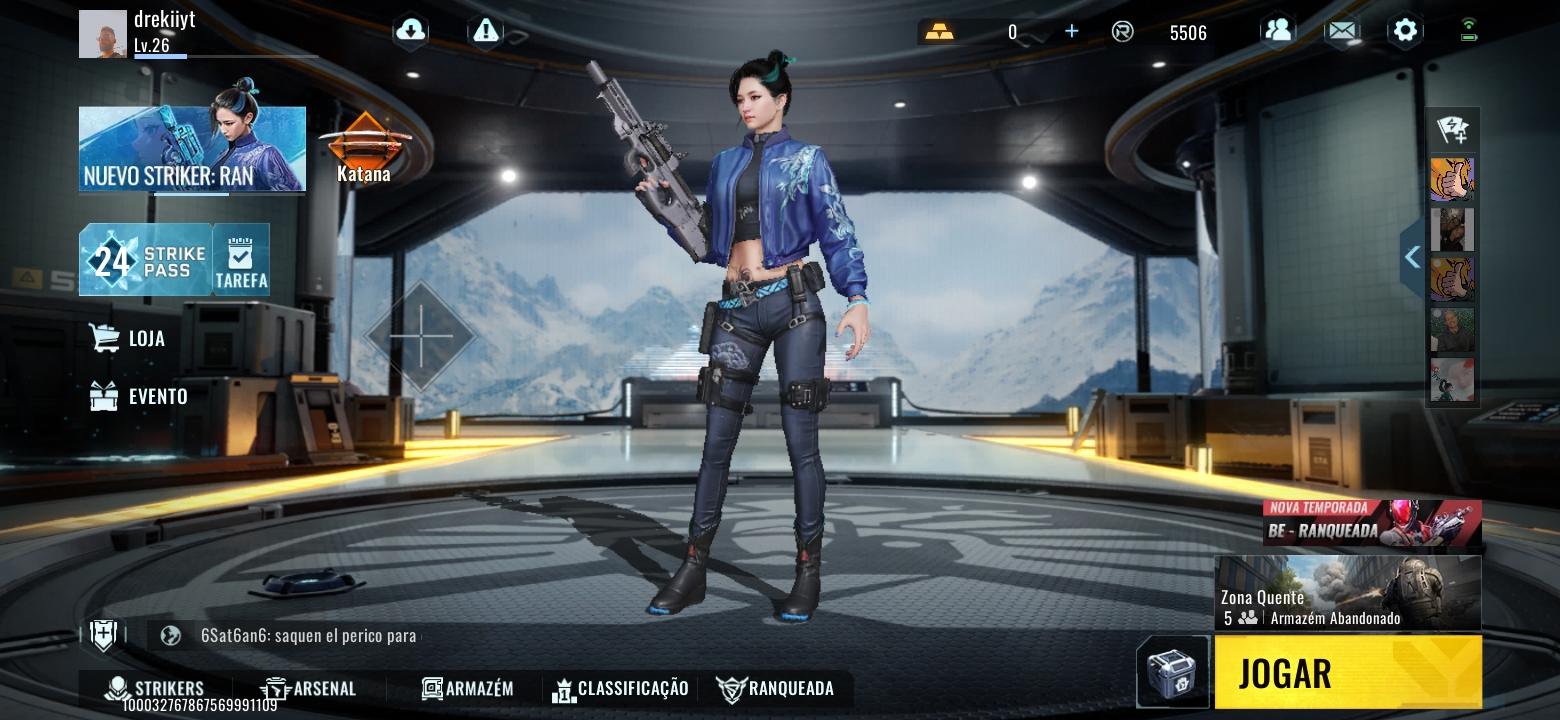Open the chat message from 6Sat6an6
Image resolution: width=1560 pixels, height=720 pixels.
(x=300, y=635)
